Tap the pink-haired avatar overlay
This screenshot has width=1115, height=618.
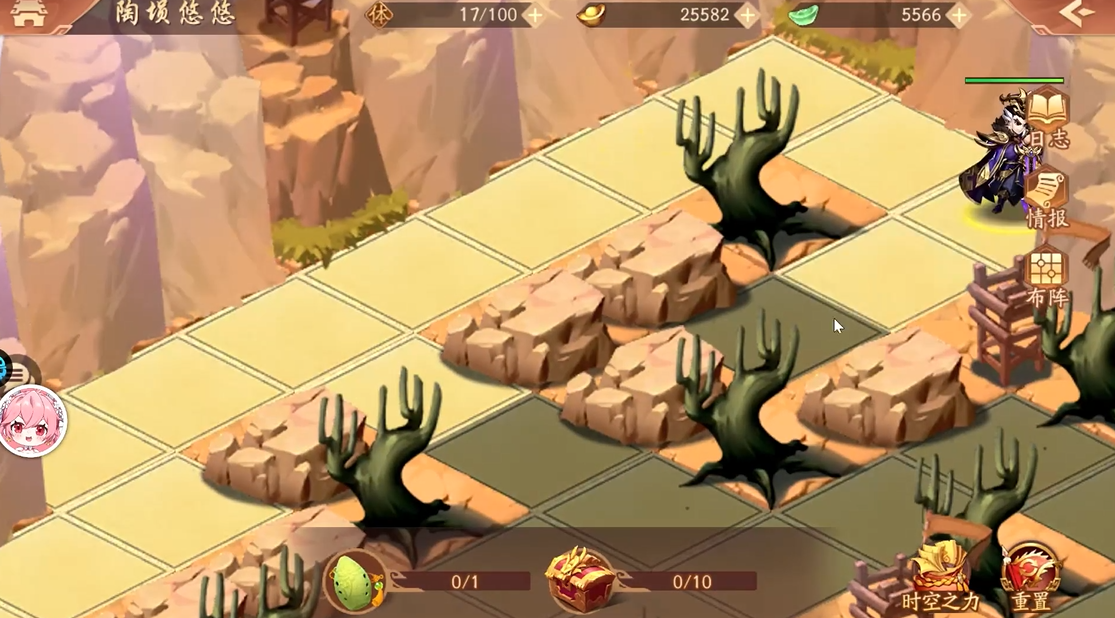coord(31,421)
